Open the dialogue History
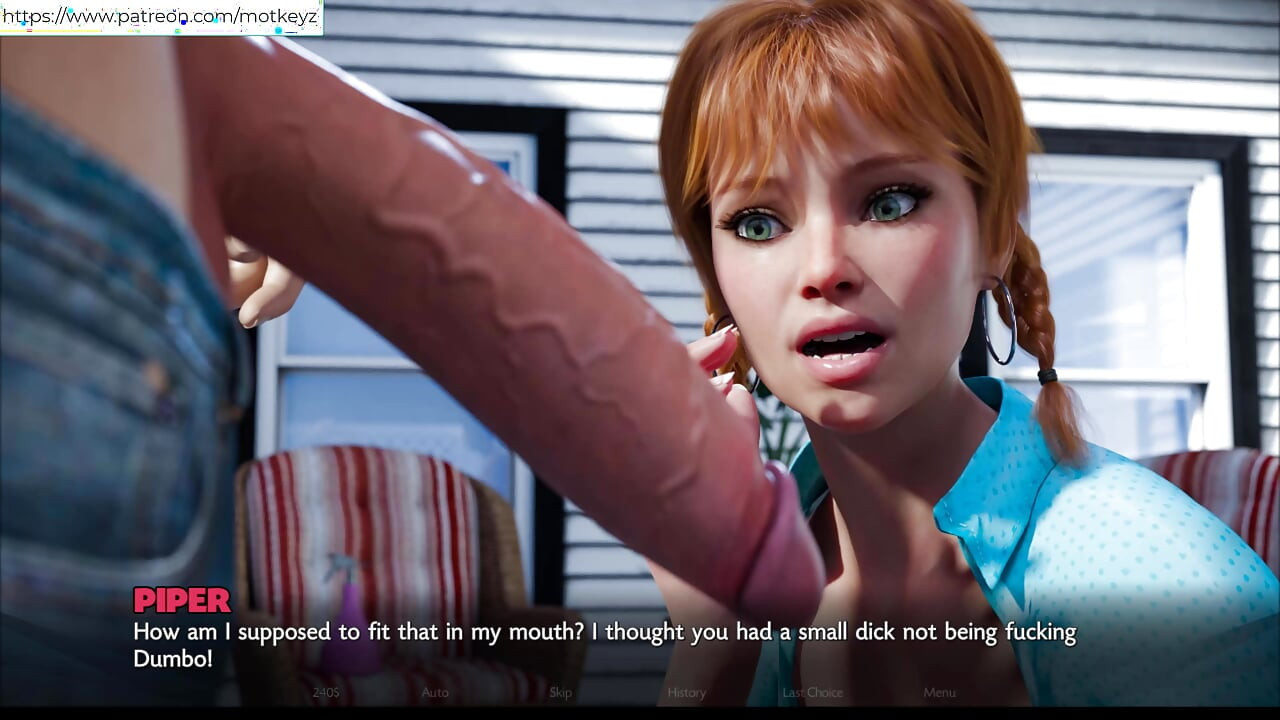Image resolution: width=1280 pixels, height=720 pixels. (686, 692)
